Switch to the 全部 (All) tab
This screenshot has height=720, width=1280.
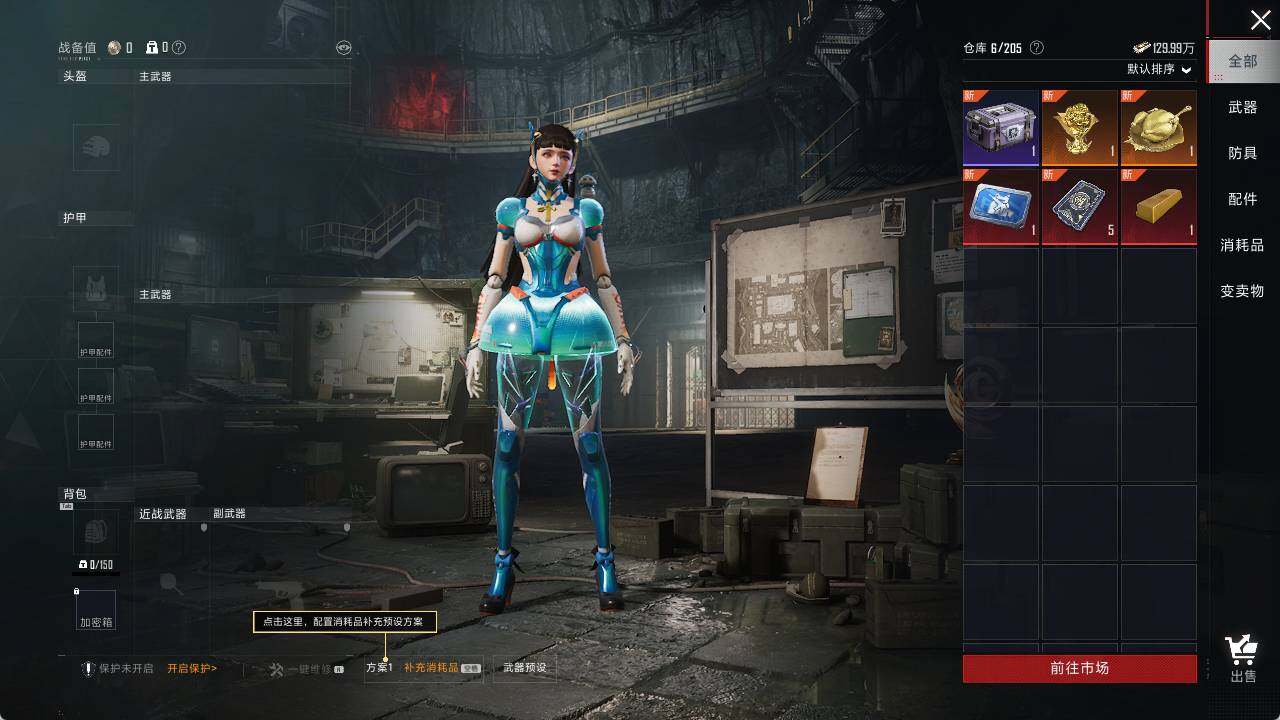(x=1243, y=61)
